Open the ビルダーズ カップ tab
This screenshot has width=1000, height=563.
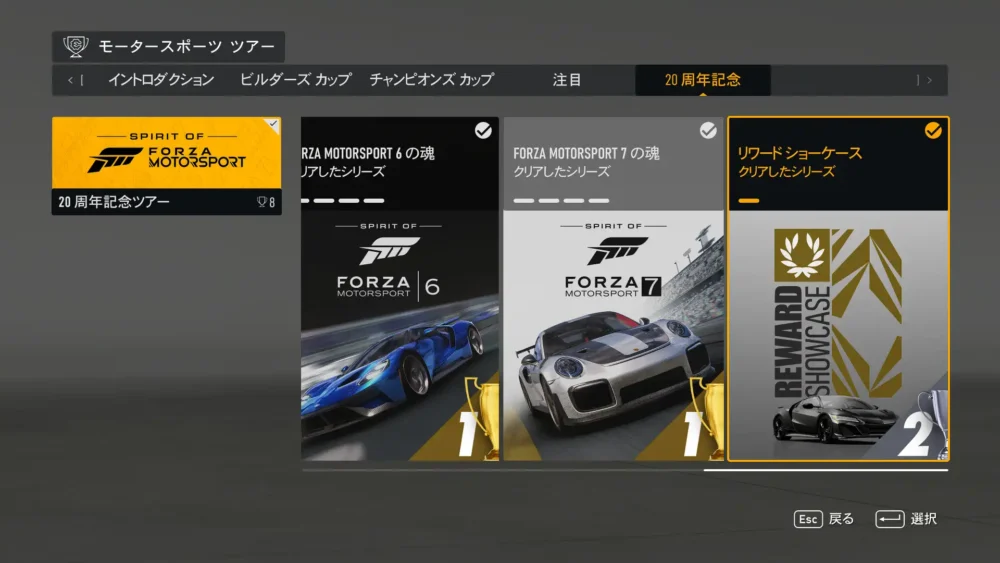point(295,80)
